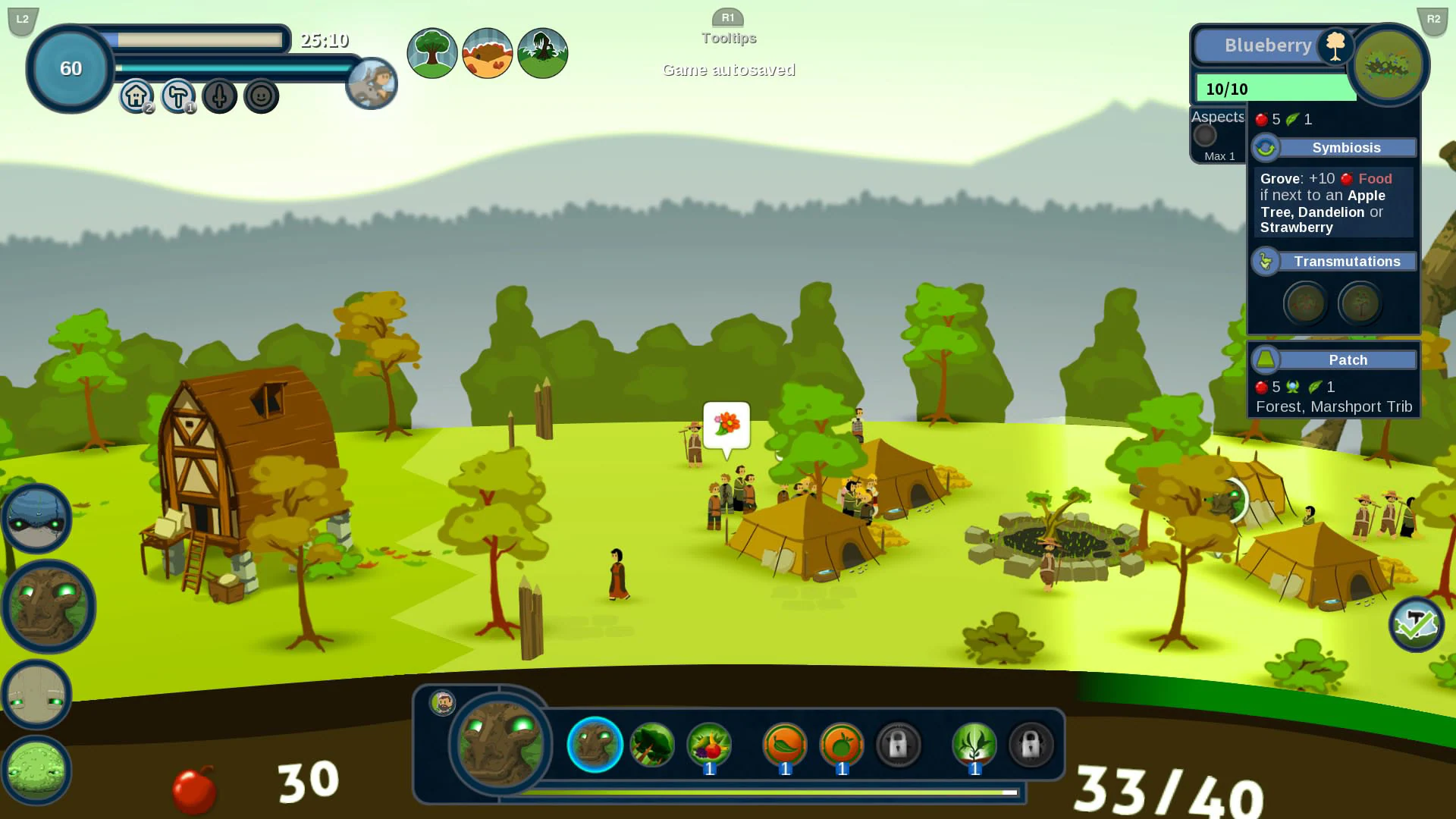Open village info via the house icon

(x=135, y=96)
